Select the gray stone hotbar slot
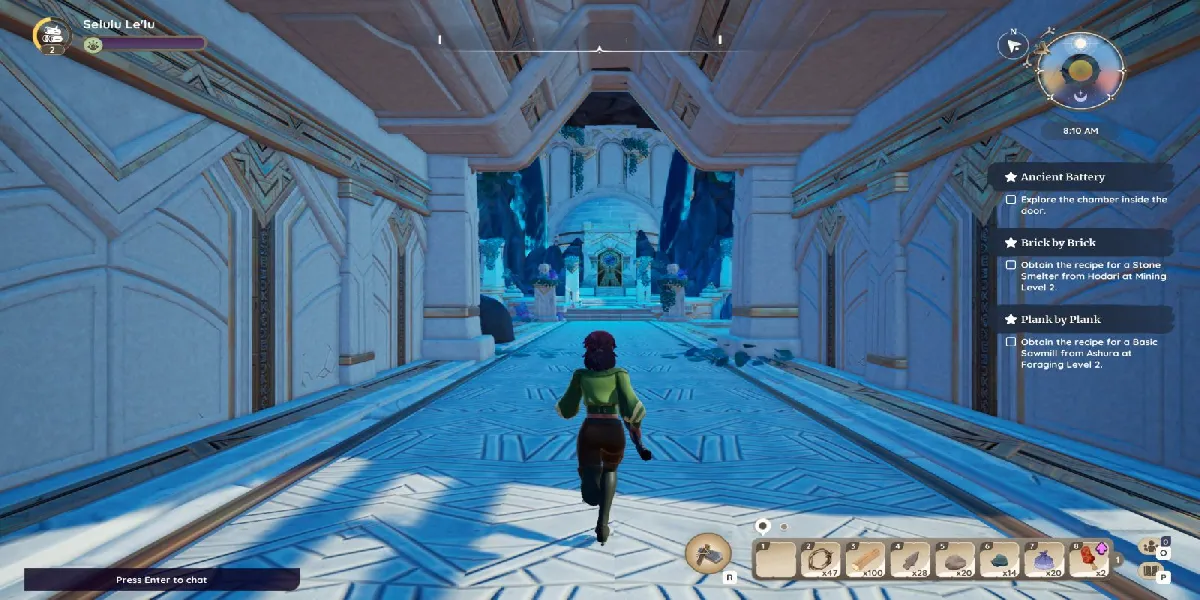The image size is (1200, 600). (x=956, y=559)
